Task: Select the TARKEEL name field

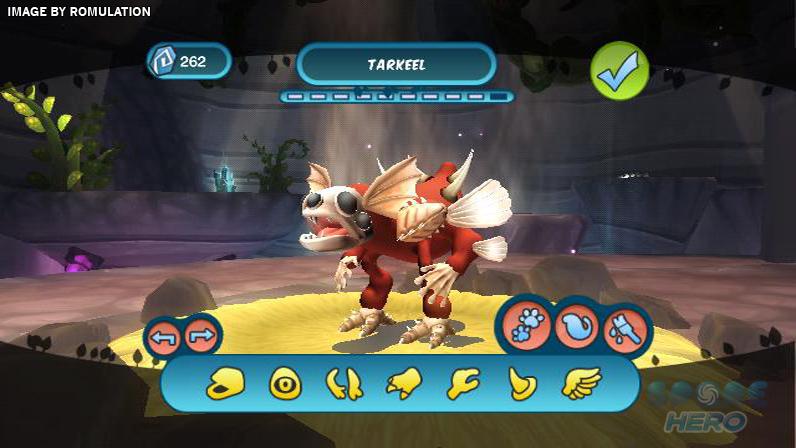Action: [396, 65]
